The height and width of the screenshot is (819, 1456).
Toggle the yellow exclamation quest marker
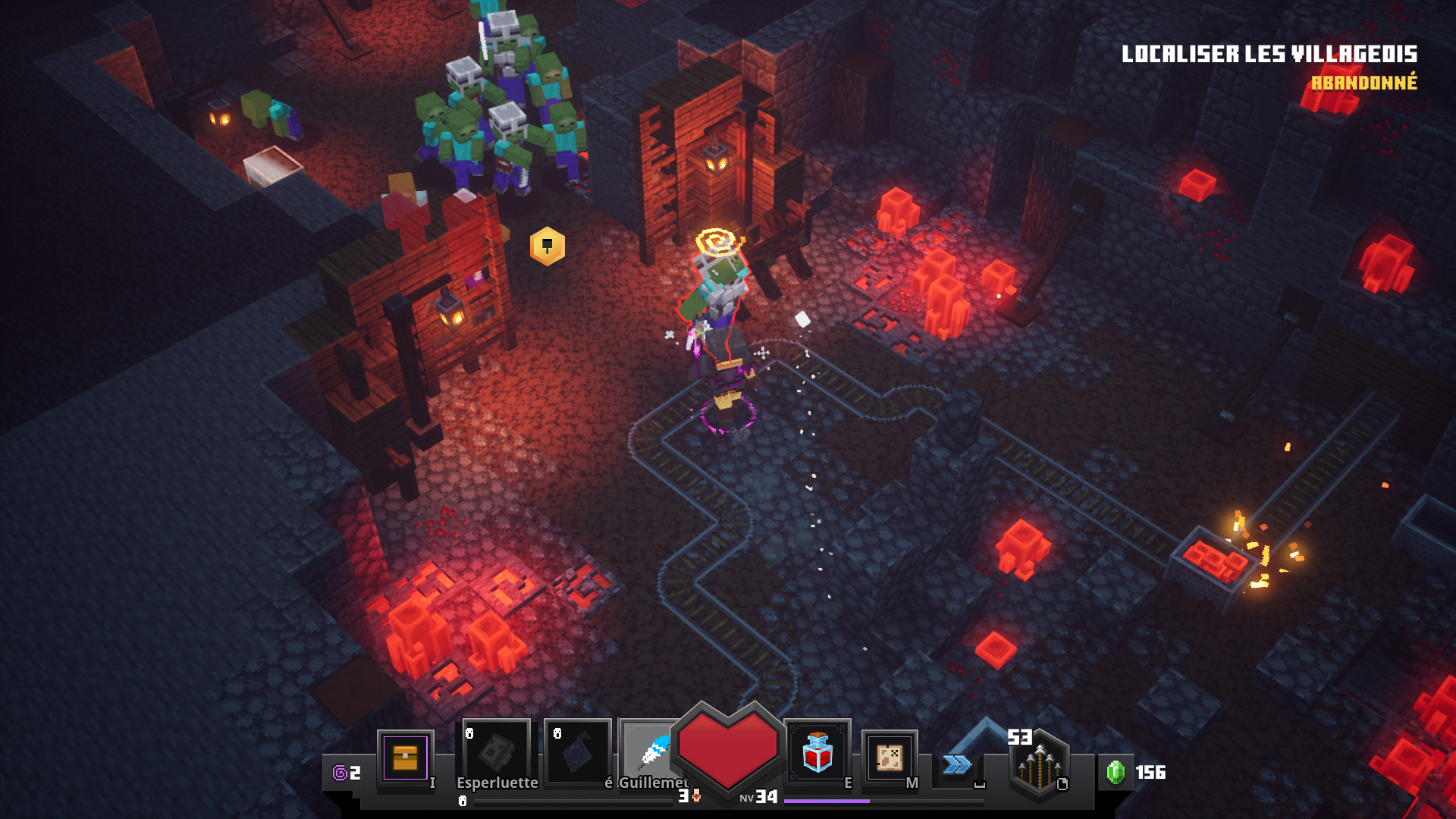(548, 244)
